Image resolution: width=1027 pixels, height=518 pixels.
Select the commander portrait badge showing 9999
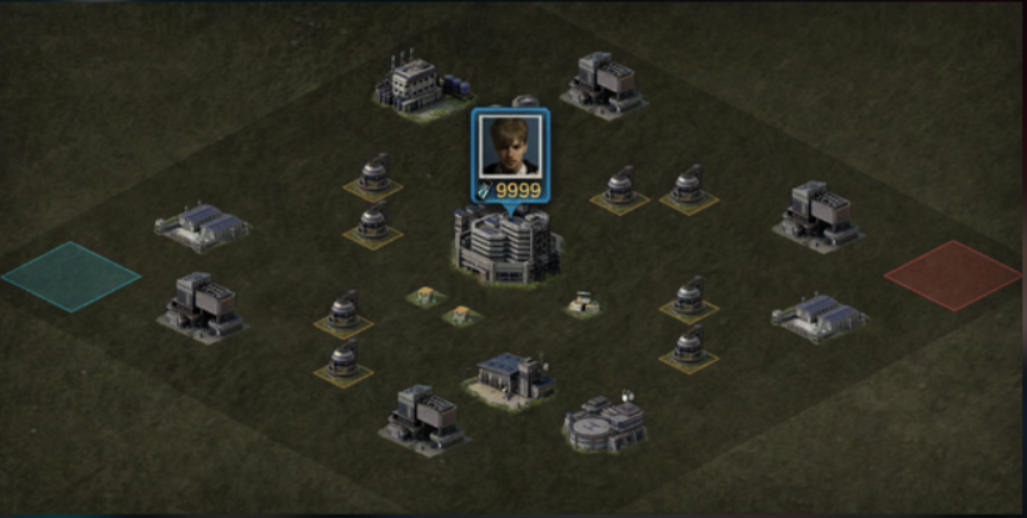(x=510, y=156)
